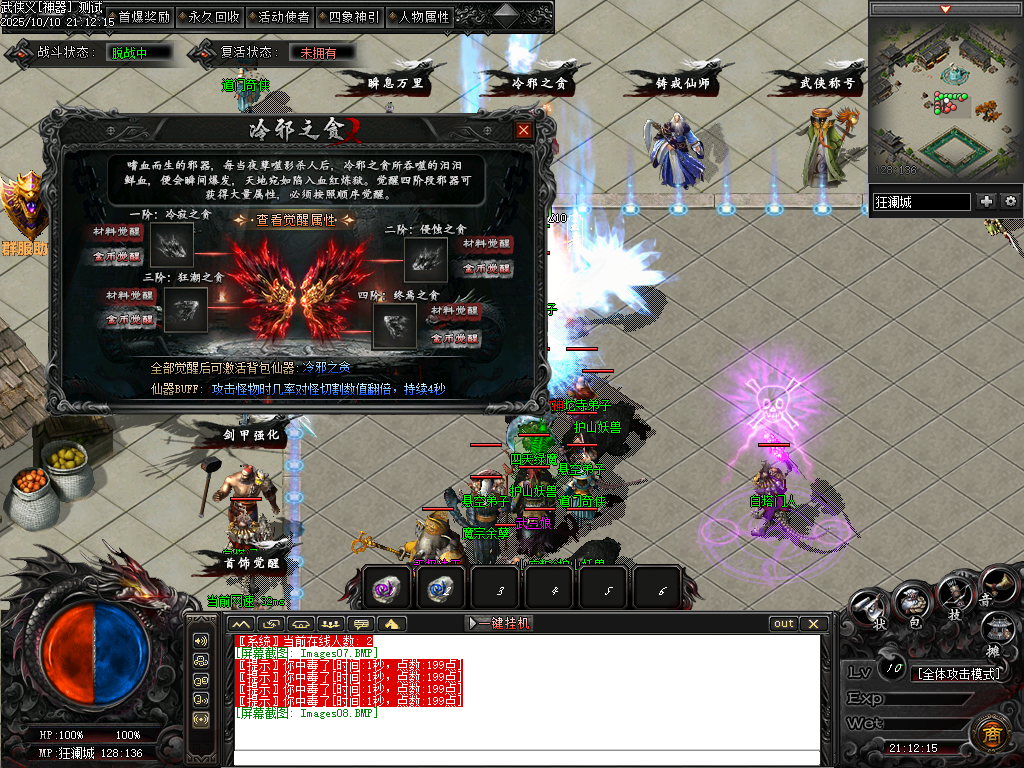Toggle the 全体攻击模式 attack mode

click(958, 673)
